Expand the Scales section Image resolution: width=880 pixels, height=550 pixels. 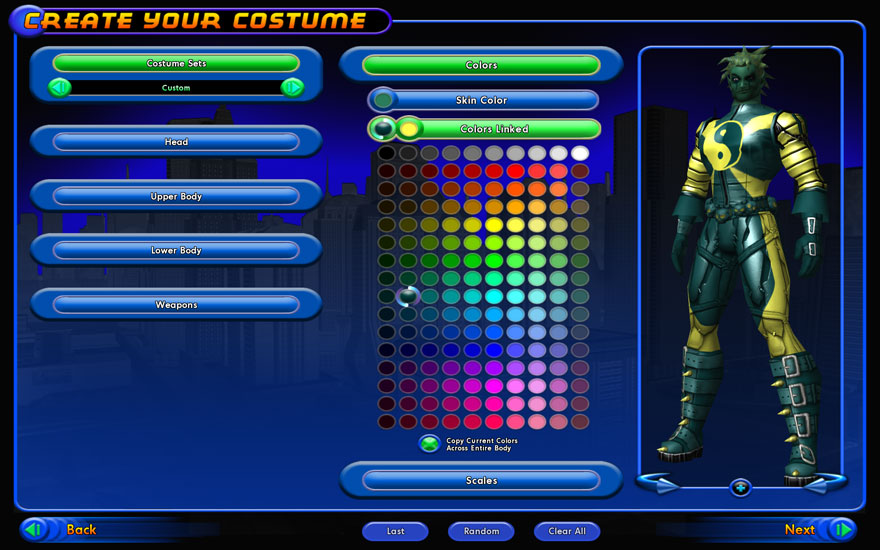click(481, 480)
